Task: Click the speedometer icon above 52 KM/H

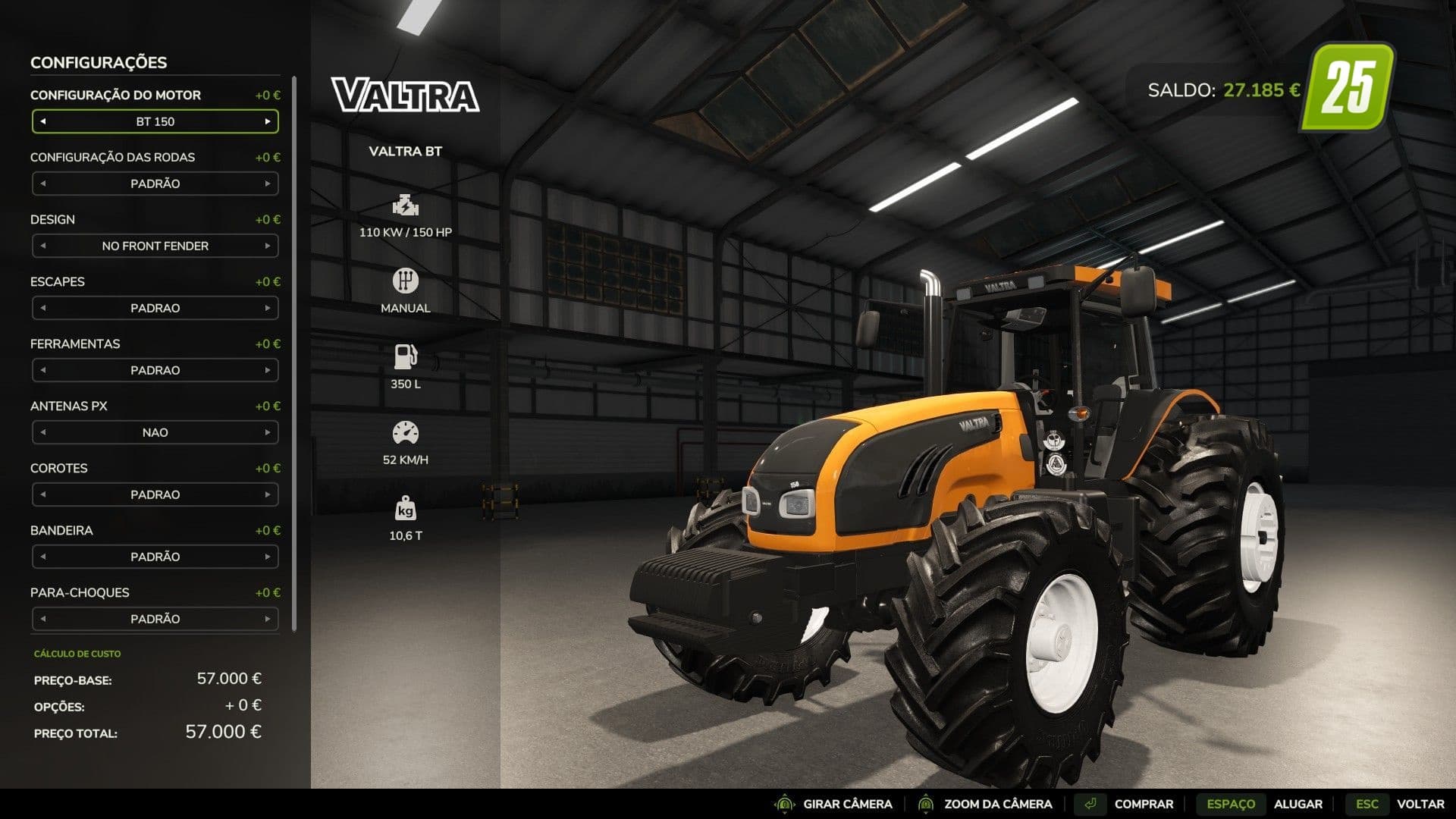Action: [x=406, y=432]
